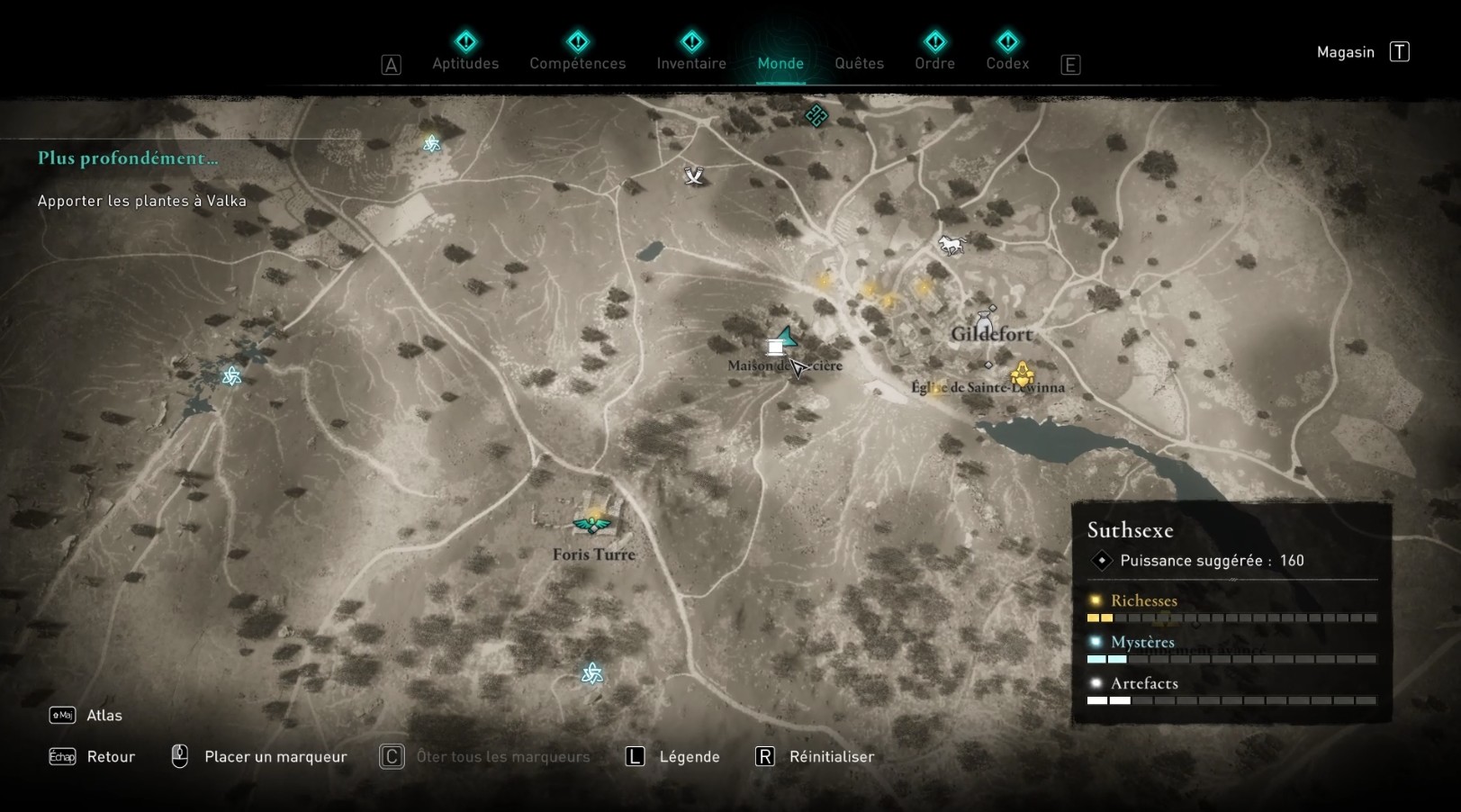Switch to the Quêtes tab
This screenshot has height=812, width=1461.
pyautogui.click(x=858, y=63)
